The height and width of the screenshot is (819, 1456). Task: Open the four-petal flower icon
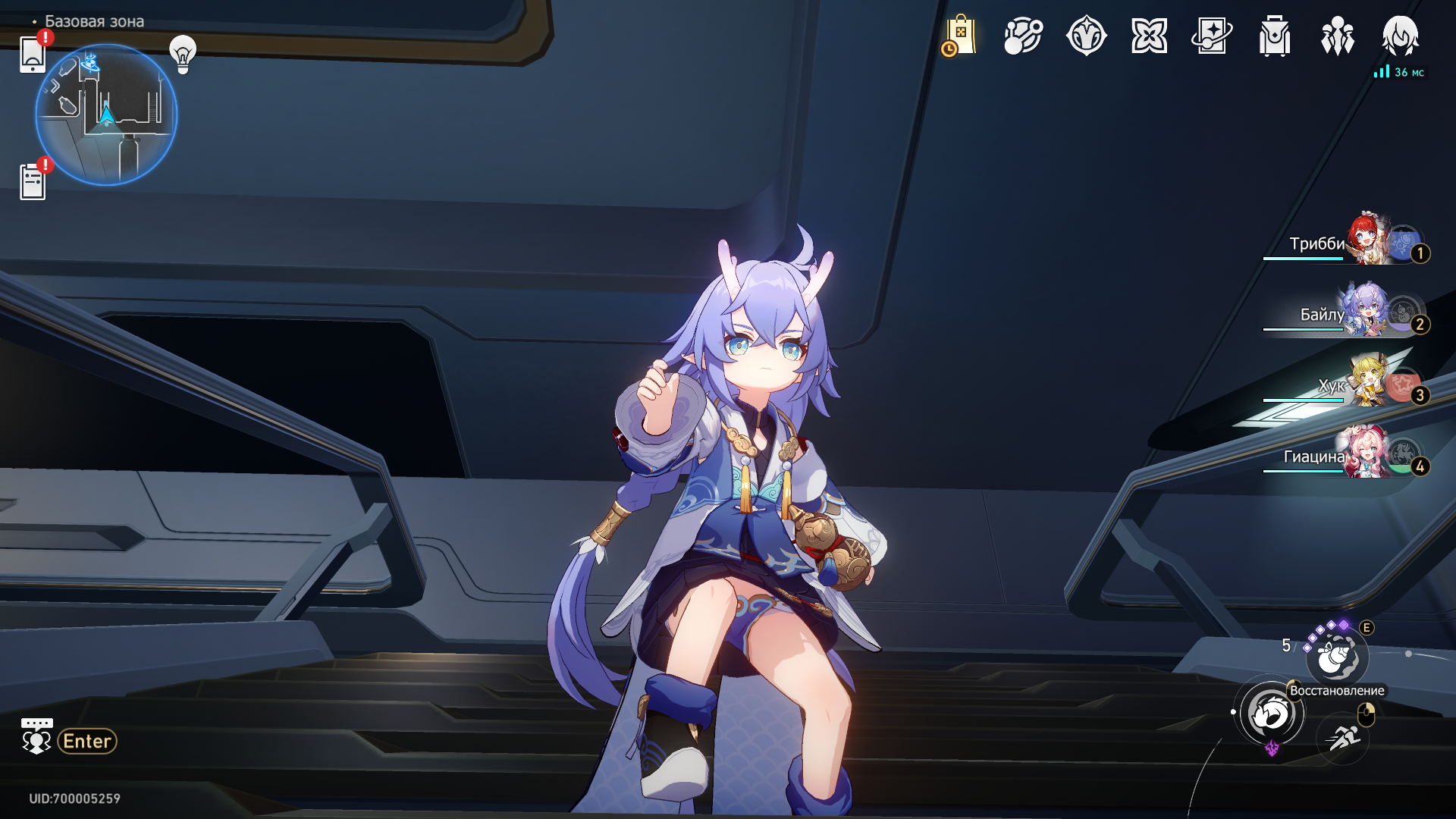1149,36
